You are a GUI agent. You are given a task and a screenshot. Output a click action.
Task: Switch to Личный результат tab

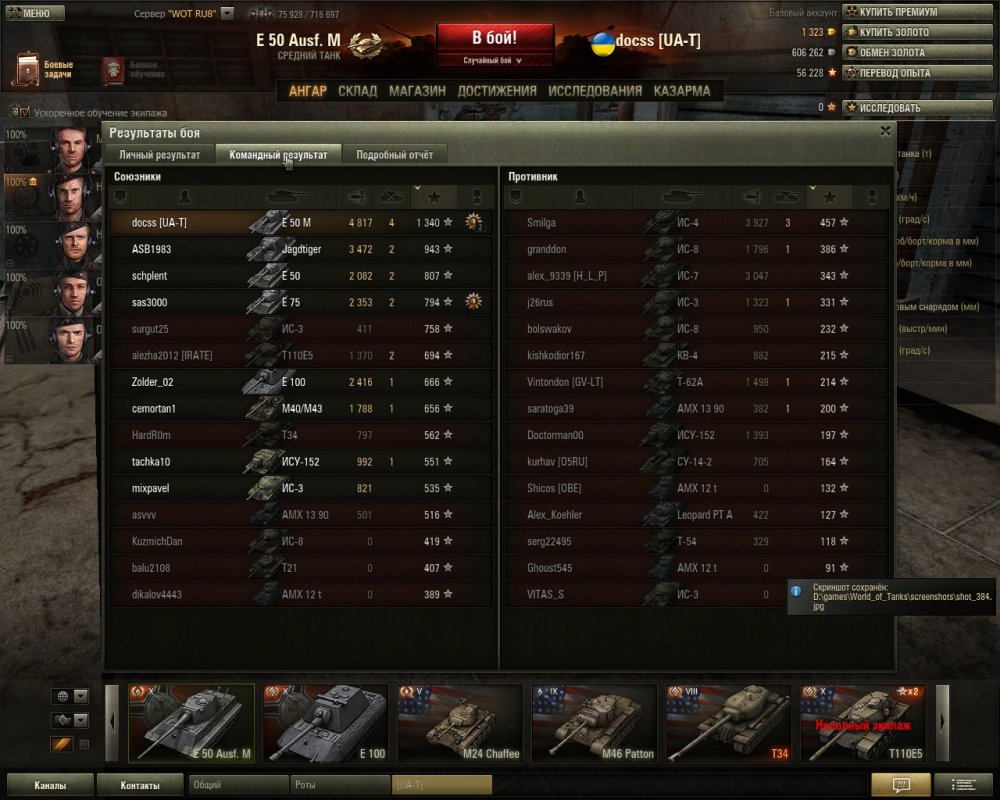pyautogui.click(x=160, y=155)
